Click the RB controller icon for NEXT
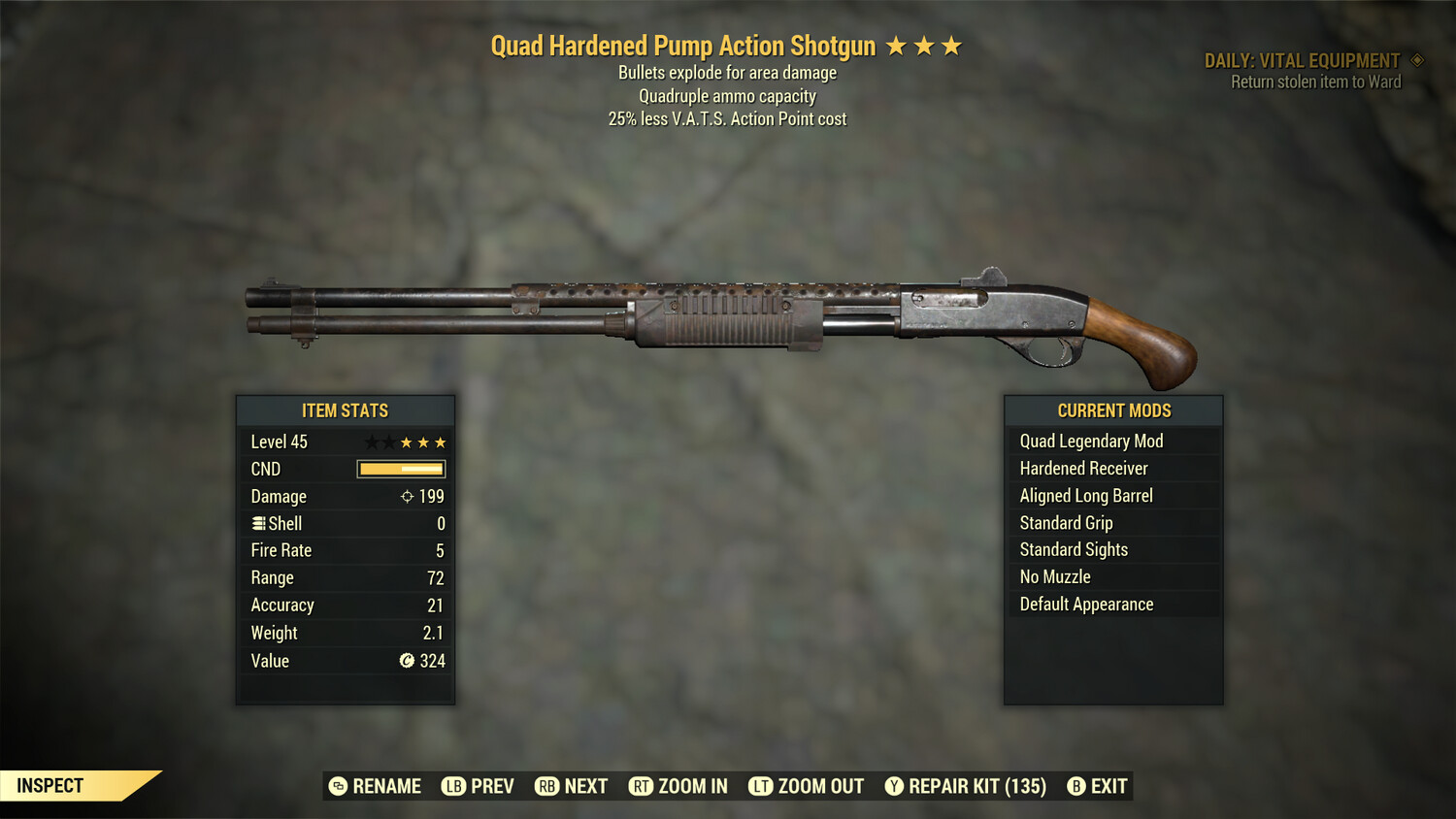 [546, 786]
